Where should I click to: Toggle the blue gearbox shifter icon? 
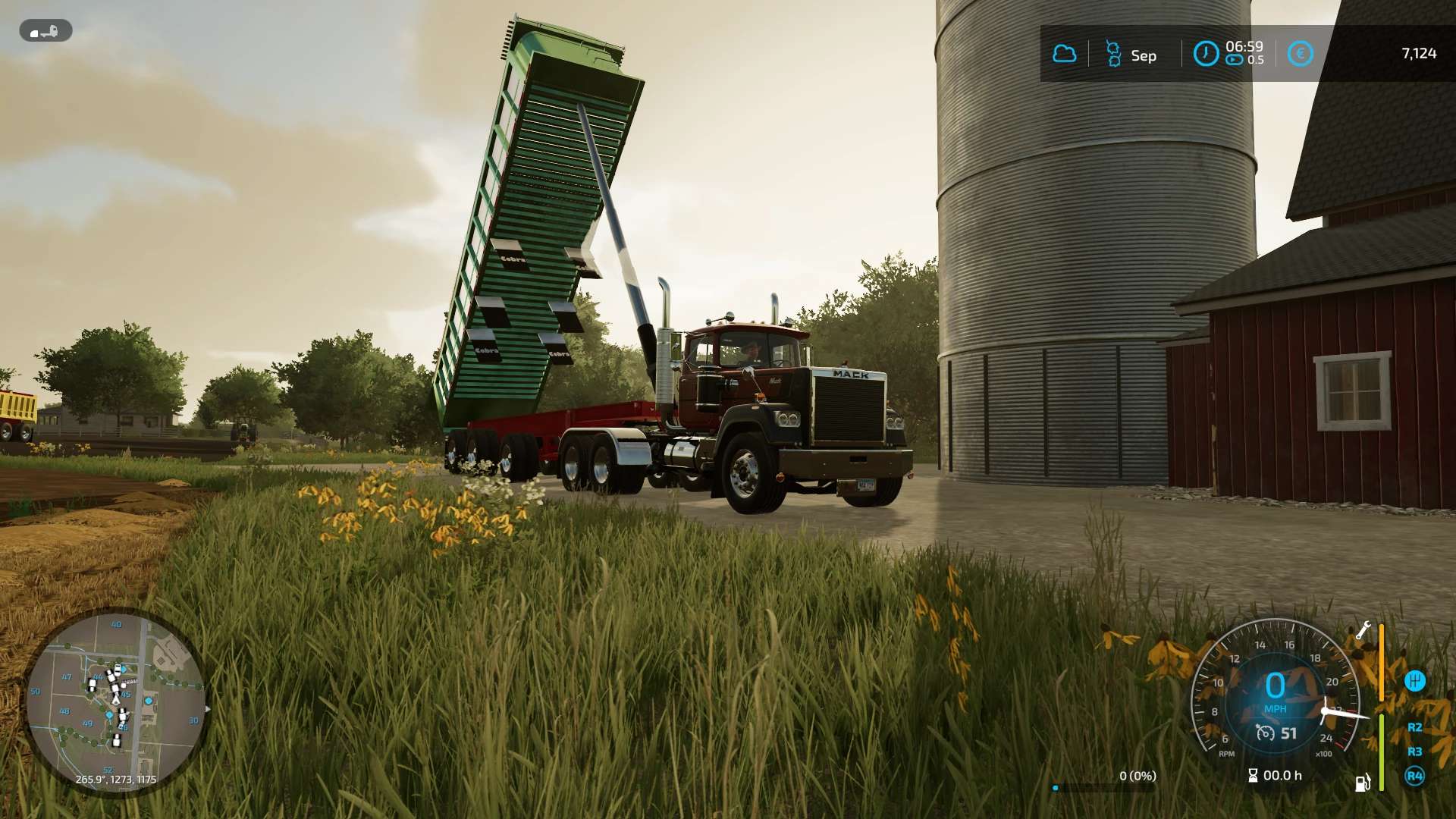pyautogui.click(x=1414, y=681)
